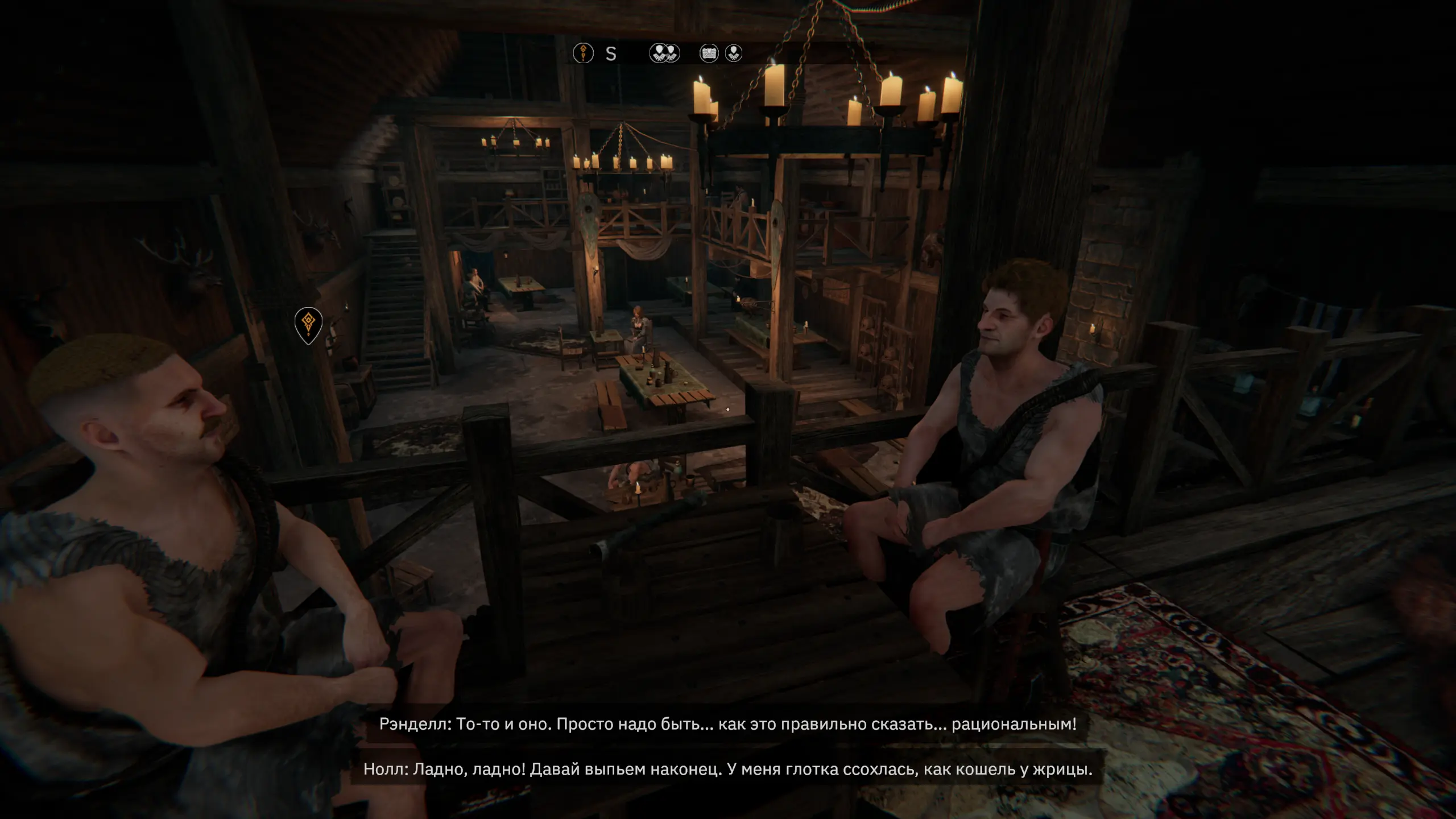
Task: Click the gold quest icon on the compass bar
Action: pyautogui.click(x=583, y=53)
